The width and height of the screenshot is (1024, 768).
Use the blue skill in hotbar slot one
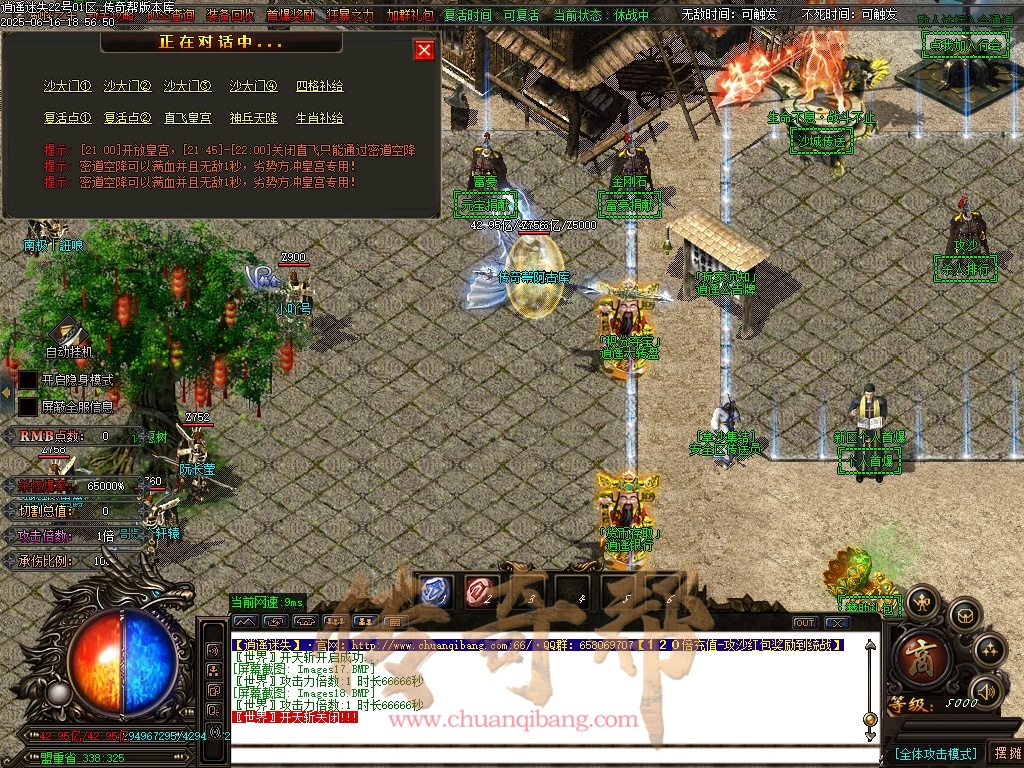pyautogui.click(x=435, y=591)
